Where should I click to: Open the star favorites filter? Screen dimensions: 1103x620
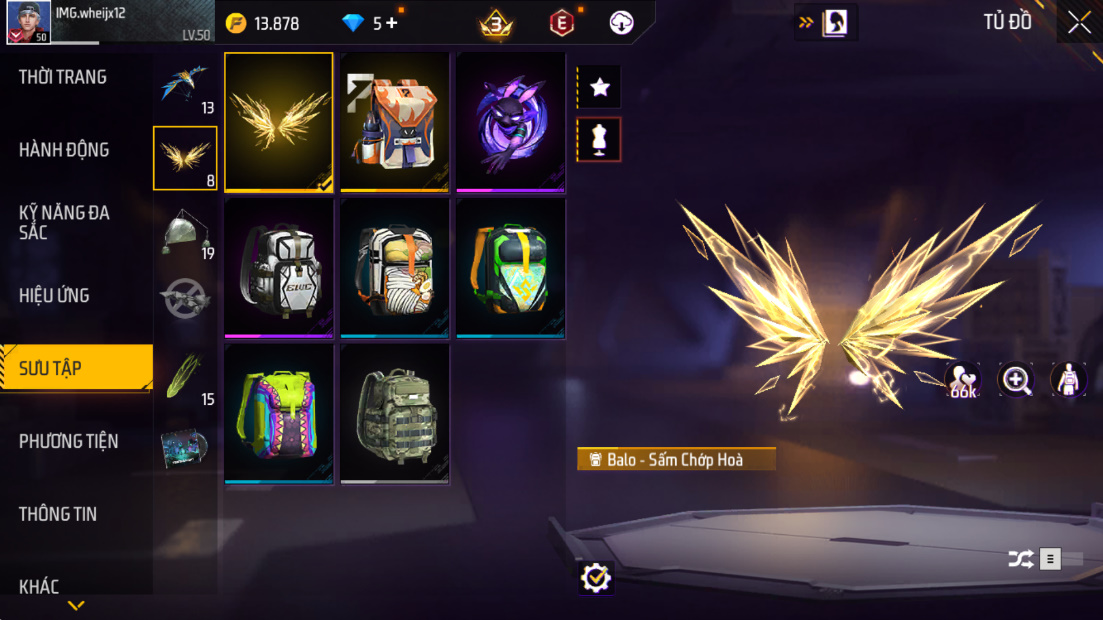point(599,88)
